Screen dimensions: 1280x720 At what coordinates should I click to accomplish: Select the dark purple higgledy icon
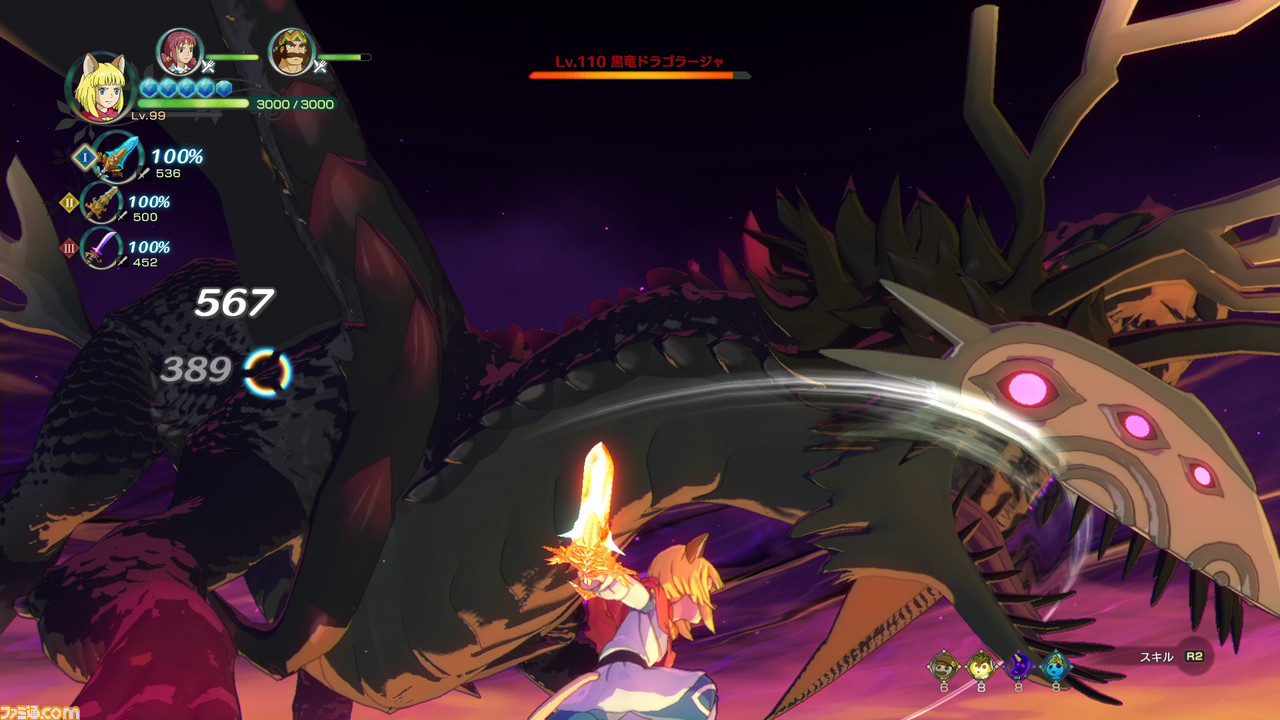pos(1018,664)
